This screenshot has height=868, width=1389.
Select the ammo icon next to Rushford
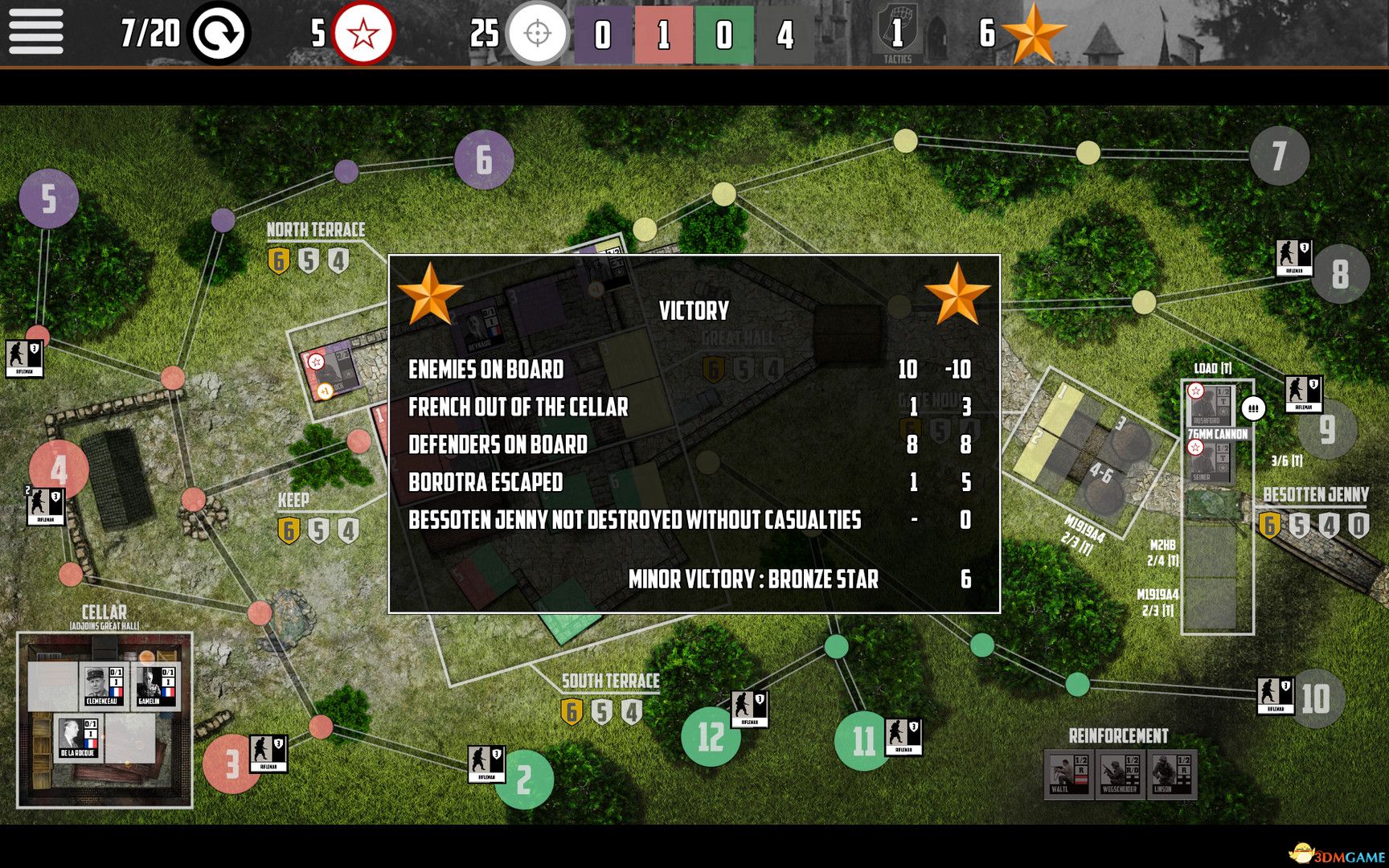click(x=1252, y=408)
